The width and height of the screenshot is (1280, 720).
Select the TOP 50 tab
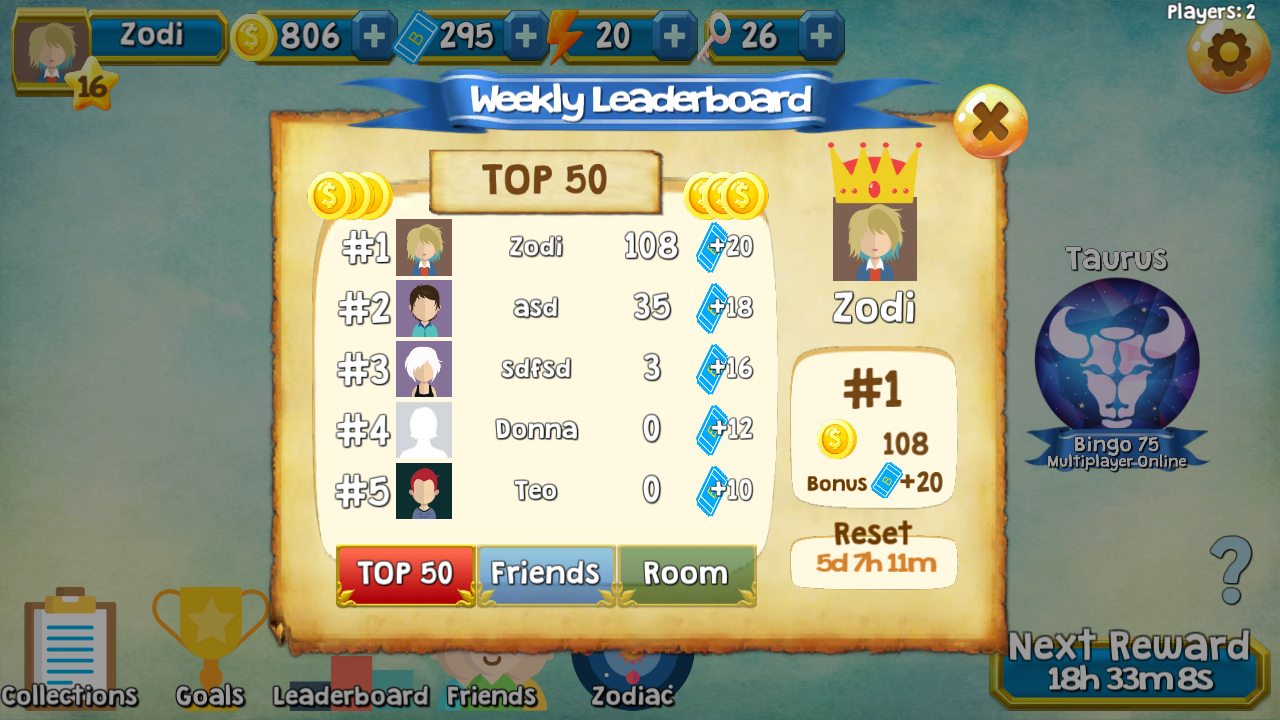point(405,574)
